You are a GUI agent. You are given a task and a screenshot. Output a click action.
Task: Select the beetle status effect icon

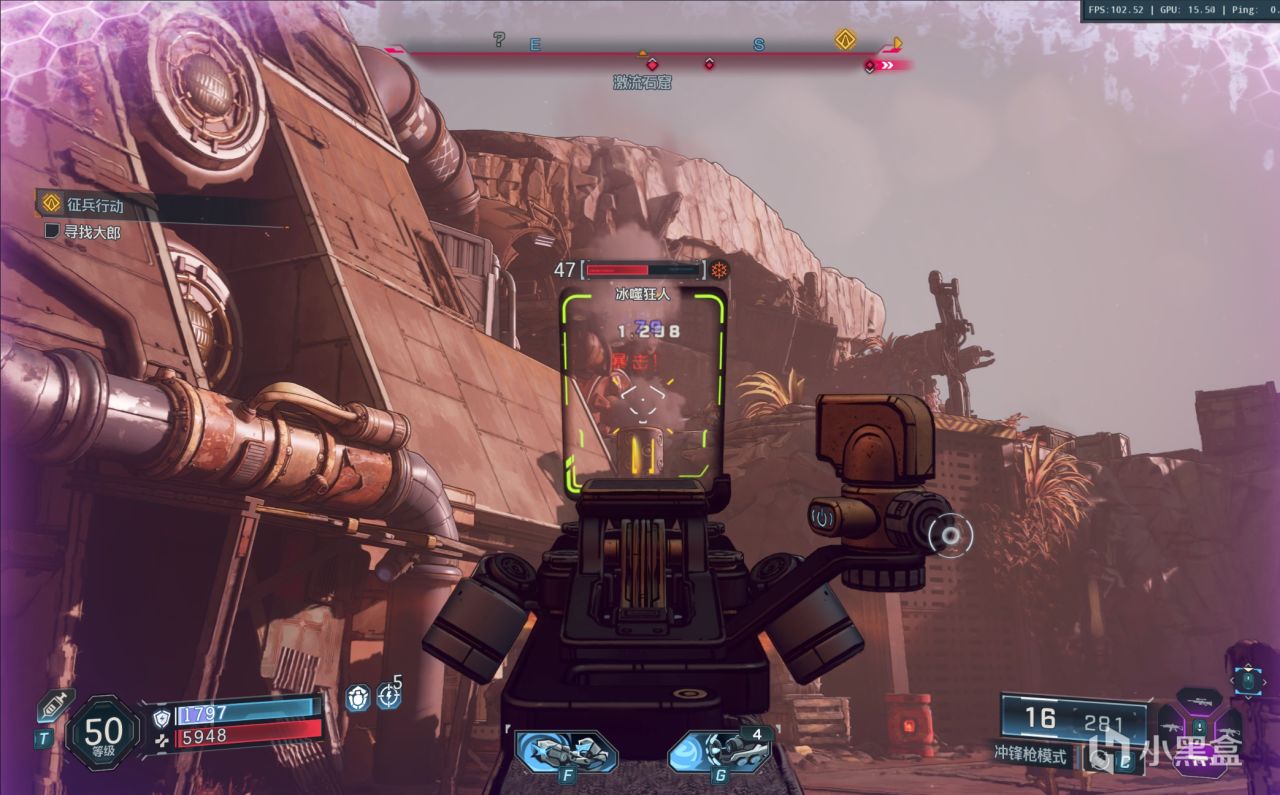357,697
